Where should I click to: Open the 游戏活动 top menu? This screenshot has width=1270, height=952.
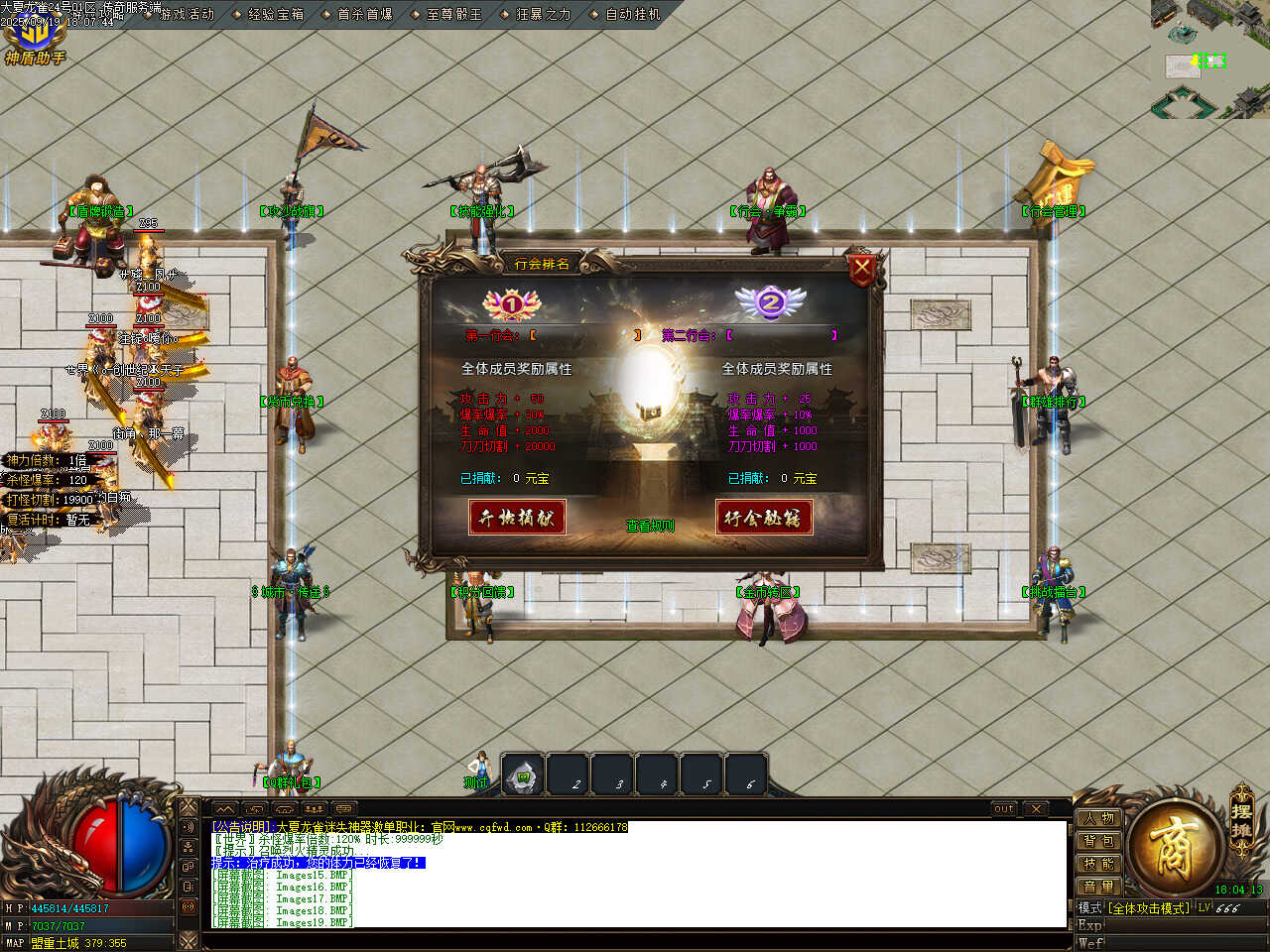pyautogui.click(x=187, y=14)
